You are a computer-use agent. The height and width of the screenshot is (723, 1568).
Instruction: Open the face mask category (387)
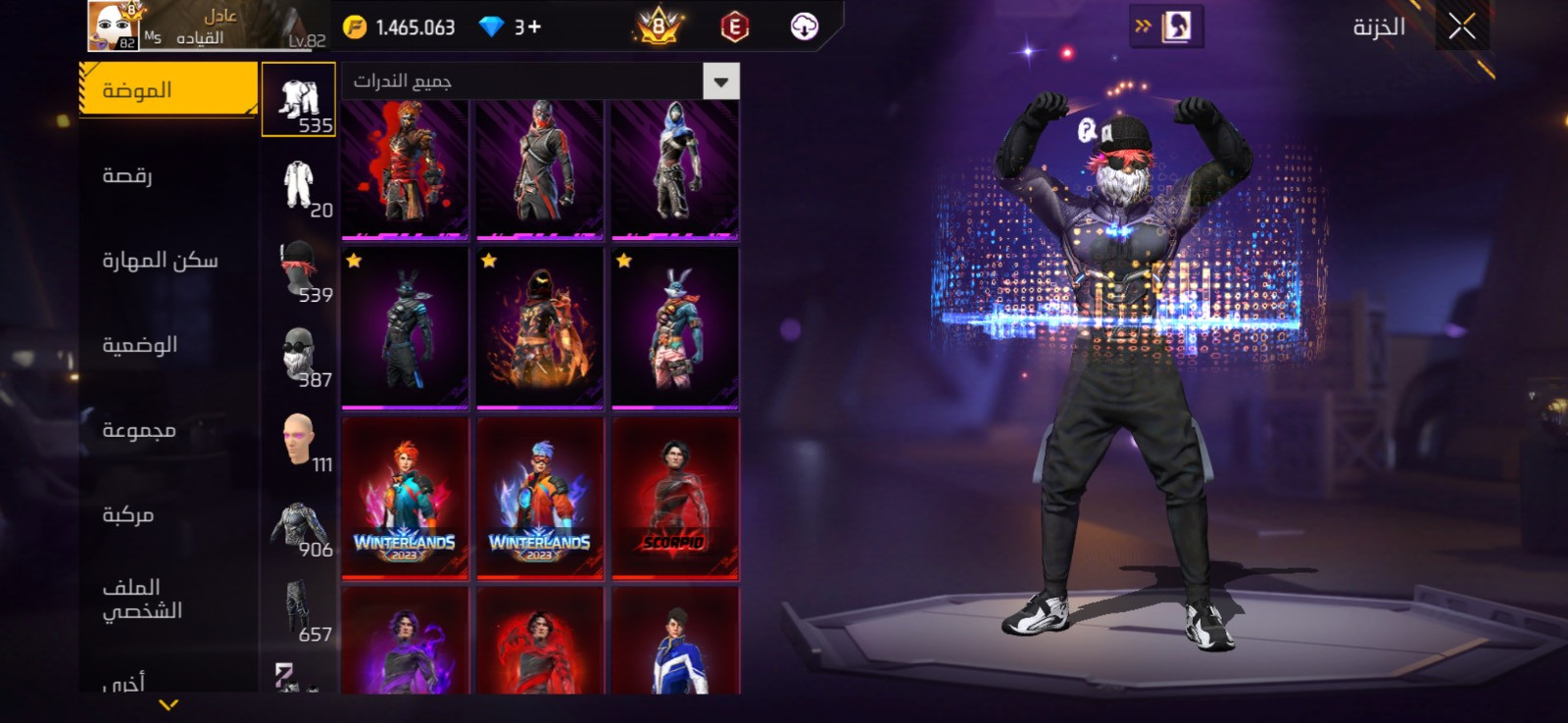pyautogui.click(x=299, y=354)
